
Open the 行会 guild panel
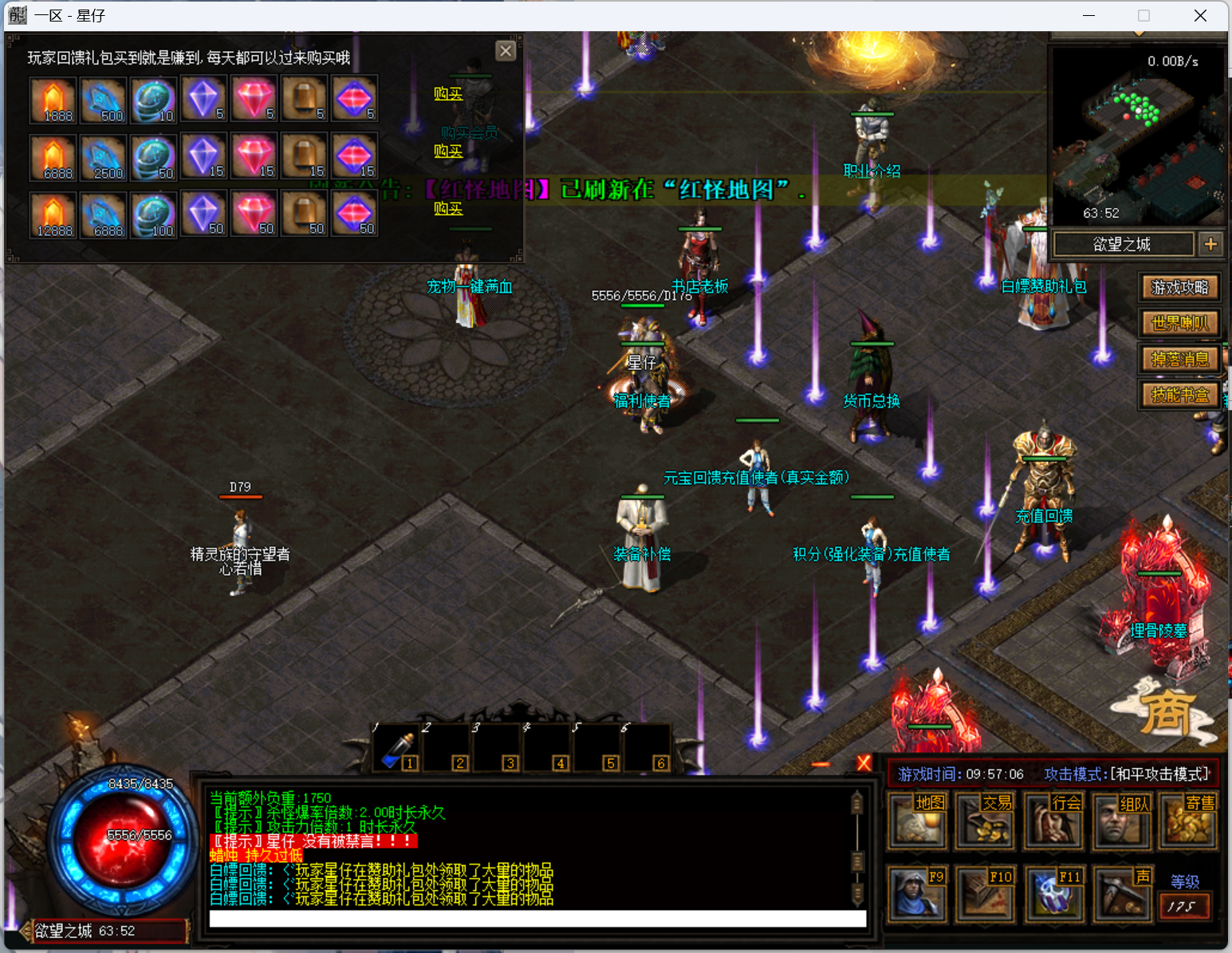pyautogui.click(x=1053, y=821)
